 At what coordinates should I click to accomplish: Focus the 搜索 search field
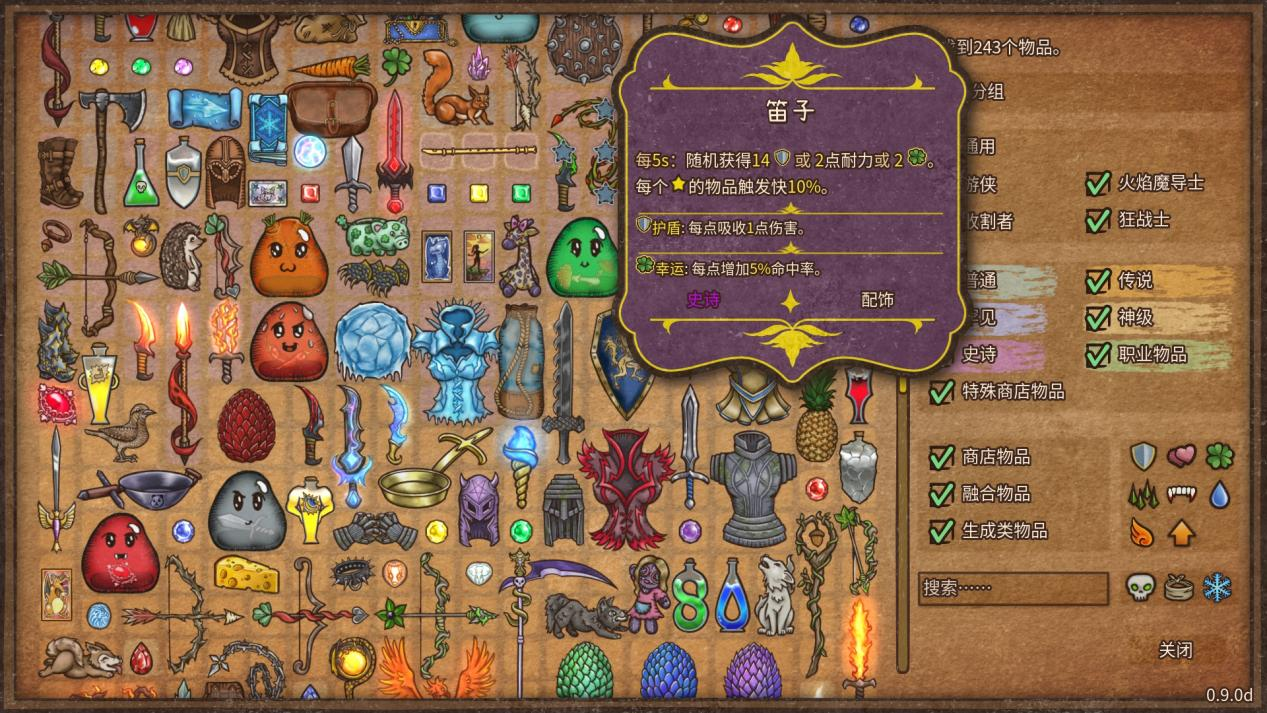(1013, 588)
